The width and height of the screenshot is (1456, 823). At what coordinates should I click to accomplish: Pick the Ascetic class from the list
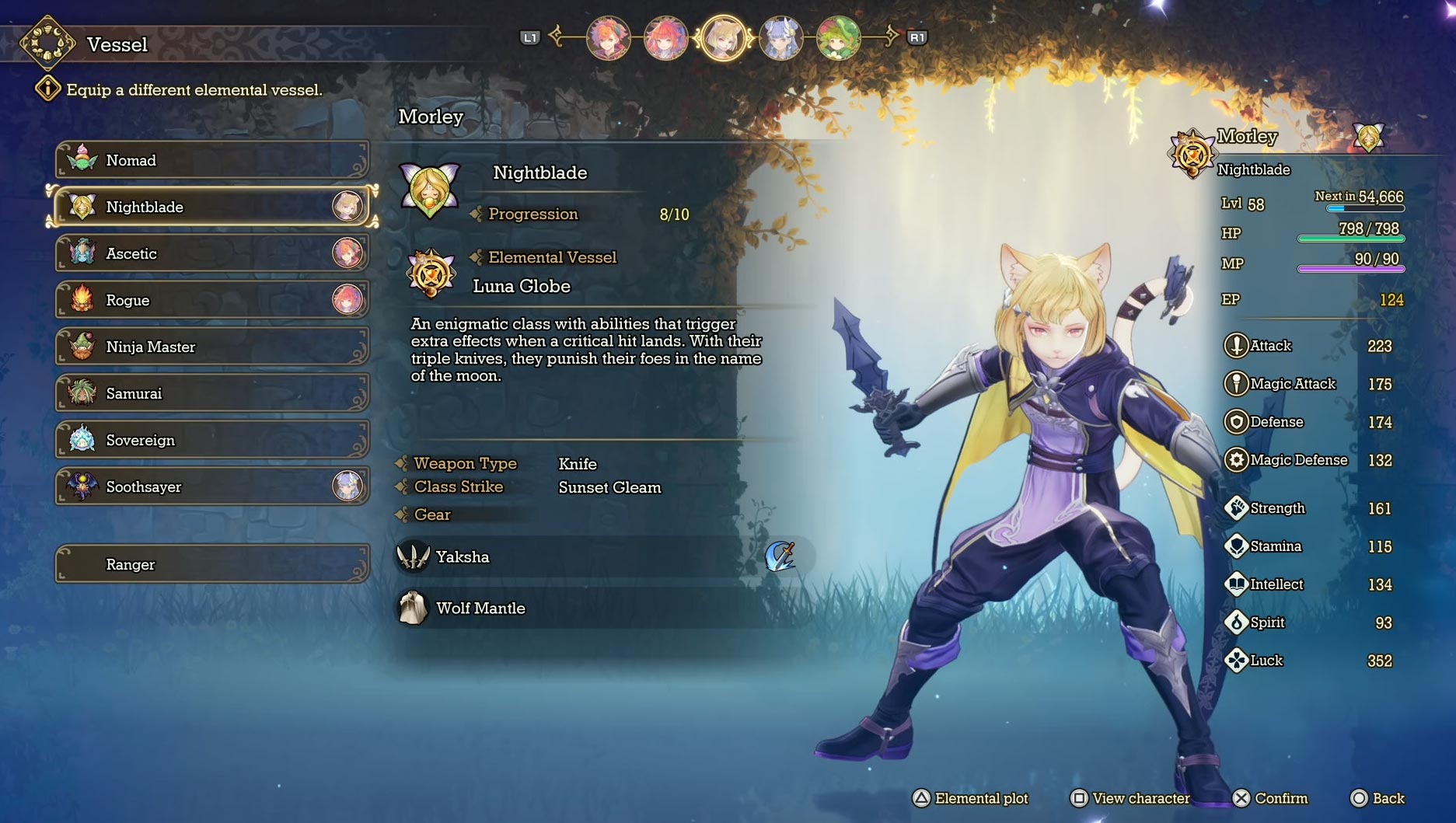tap(211, 253)
